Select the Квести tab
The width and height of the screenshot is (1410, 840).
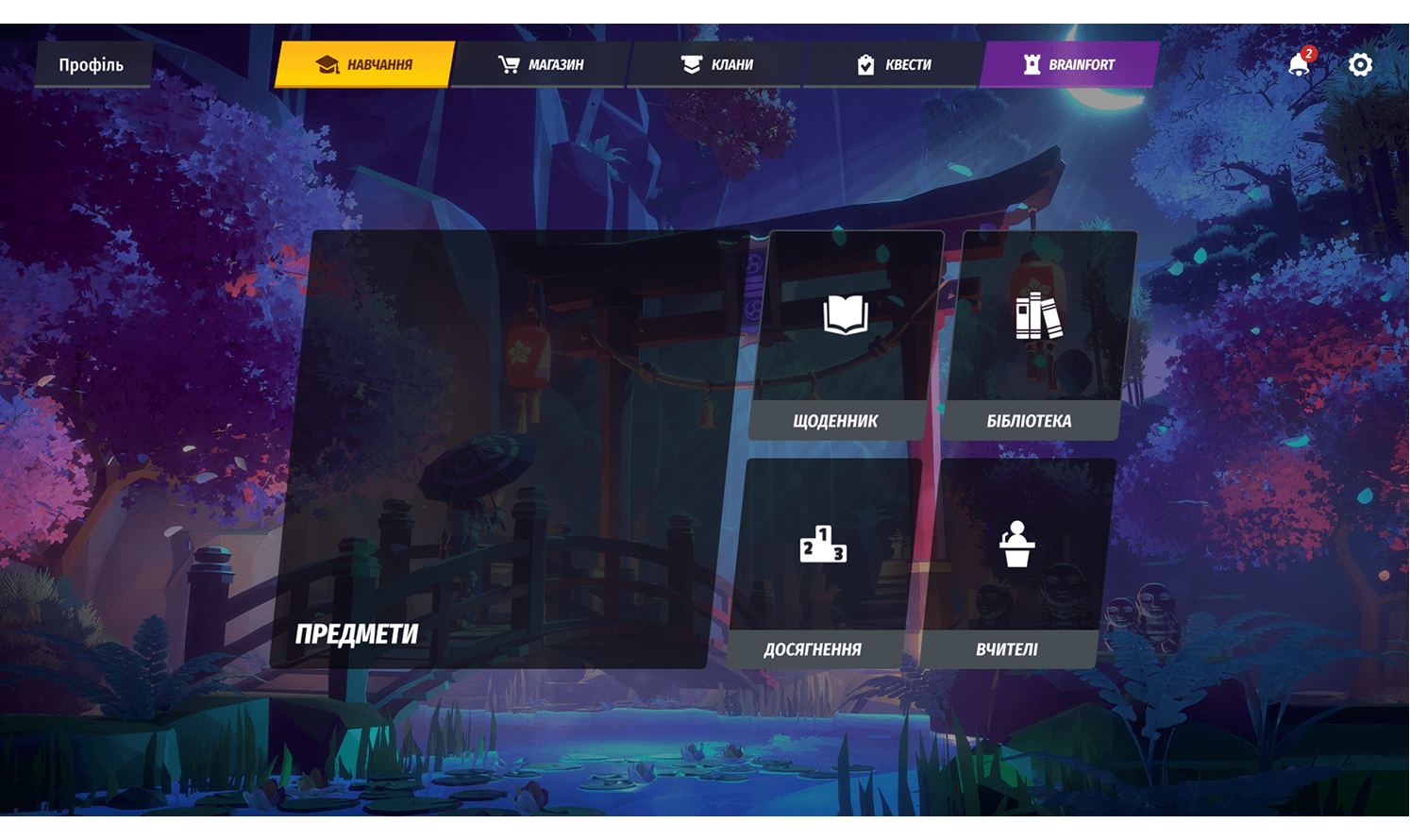point(894,65)
